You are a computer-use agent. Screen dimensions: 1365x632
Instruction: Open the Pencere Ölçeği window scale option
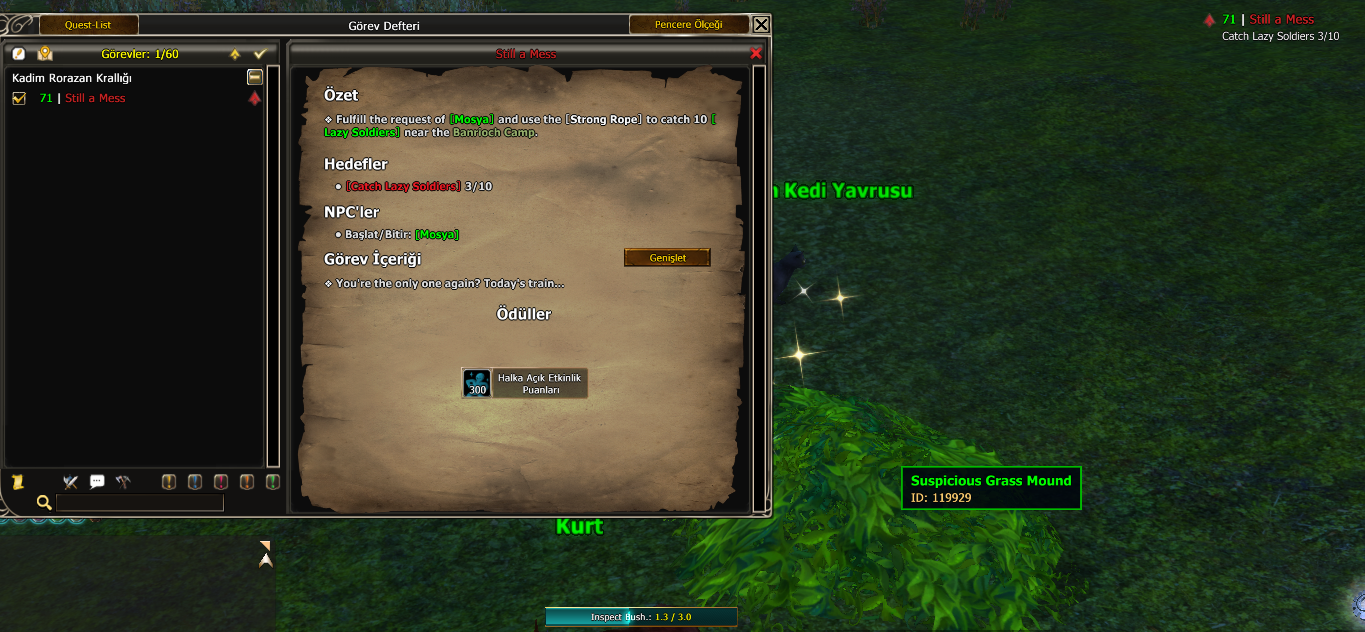(688, 25)
